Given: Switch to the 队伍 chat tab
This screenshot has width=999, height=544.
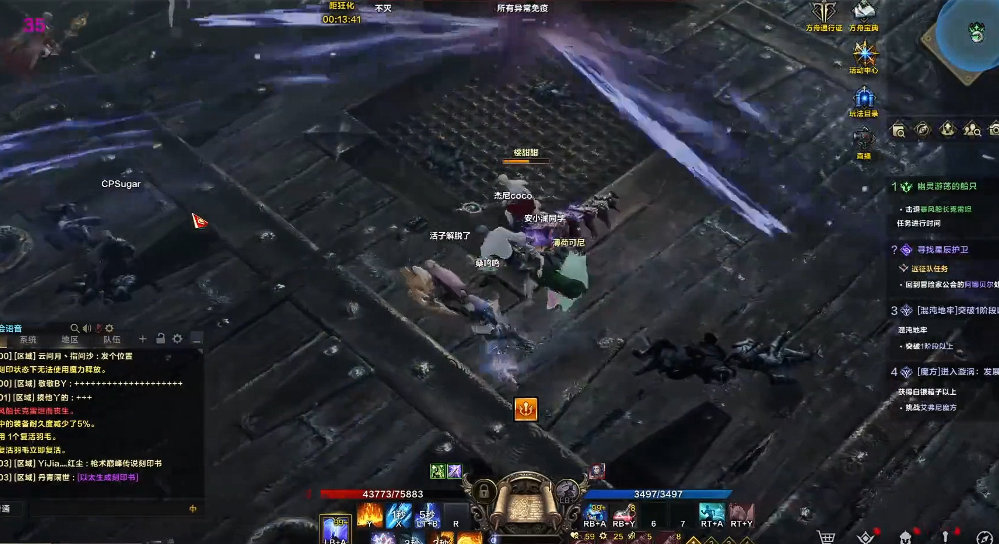Looking at the screenshot, I should click(x=111, y=340).
